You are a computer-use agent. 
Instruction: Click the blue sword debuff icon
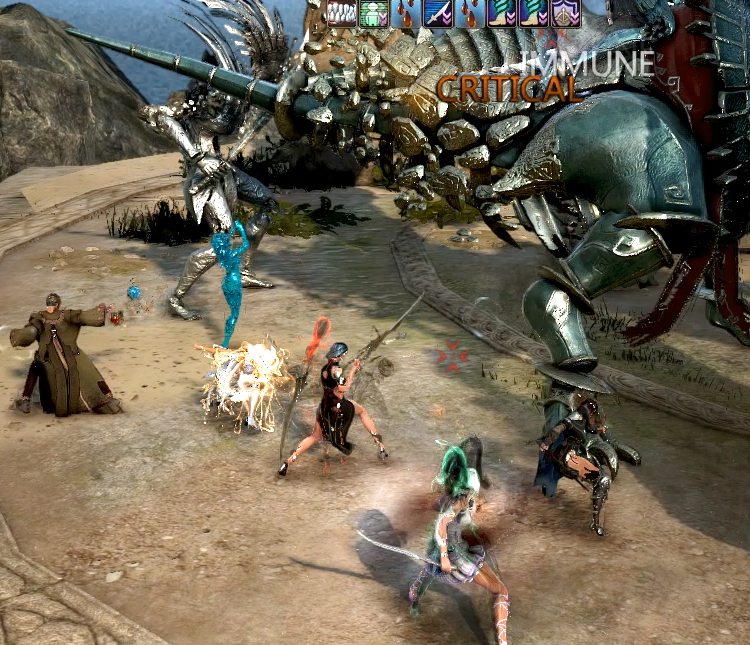point(437,12)
